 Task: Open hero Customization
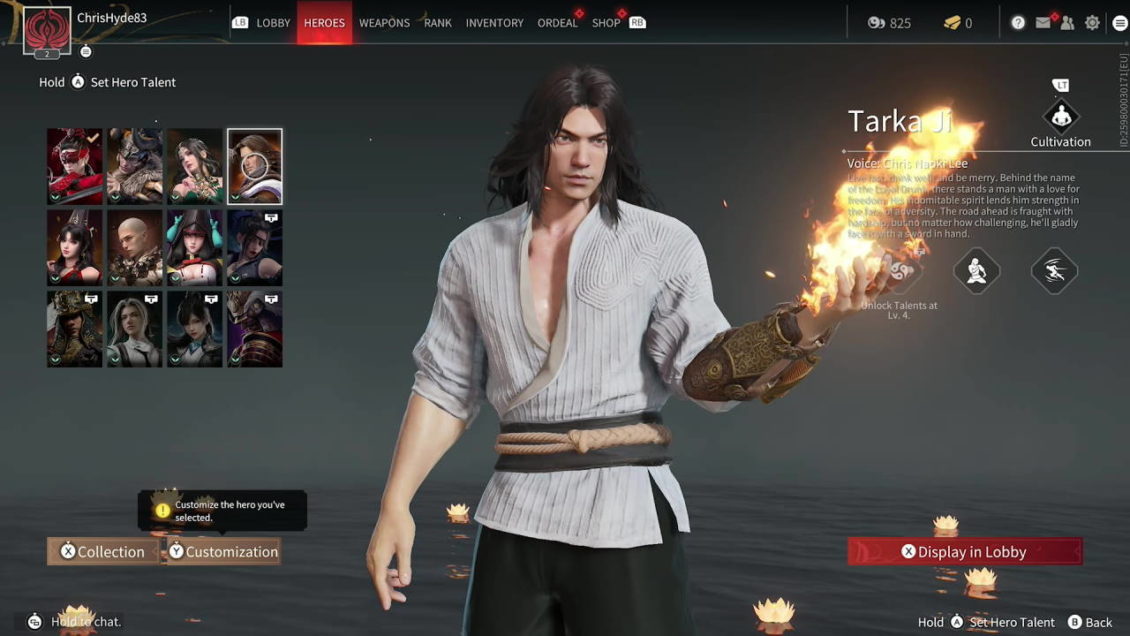tap(223, 551)
